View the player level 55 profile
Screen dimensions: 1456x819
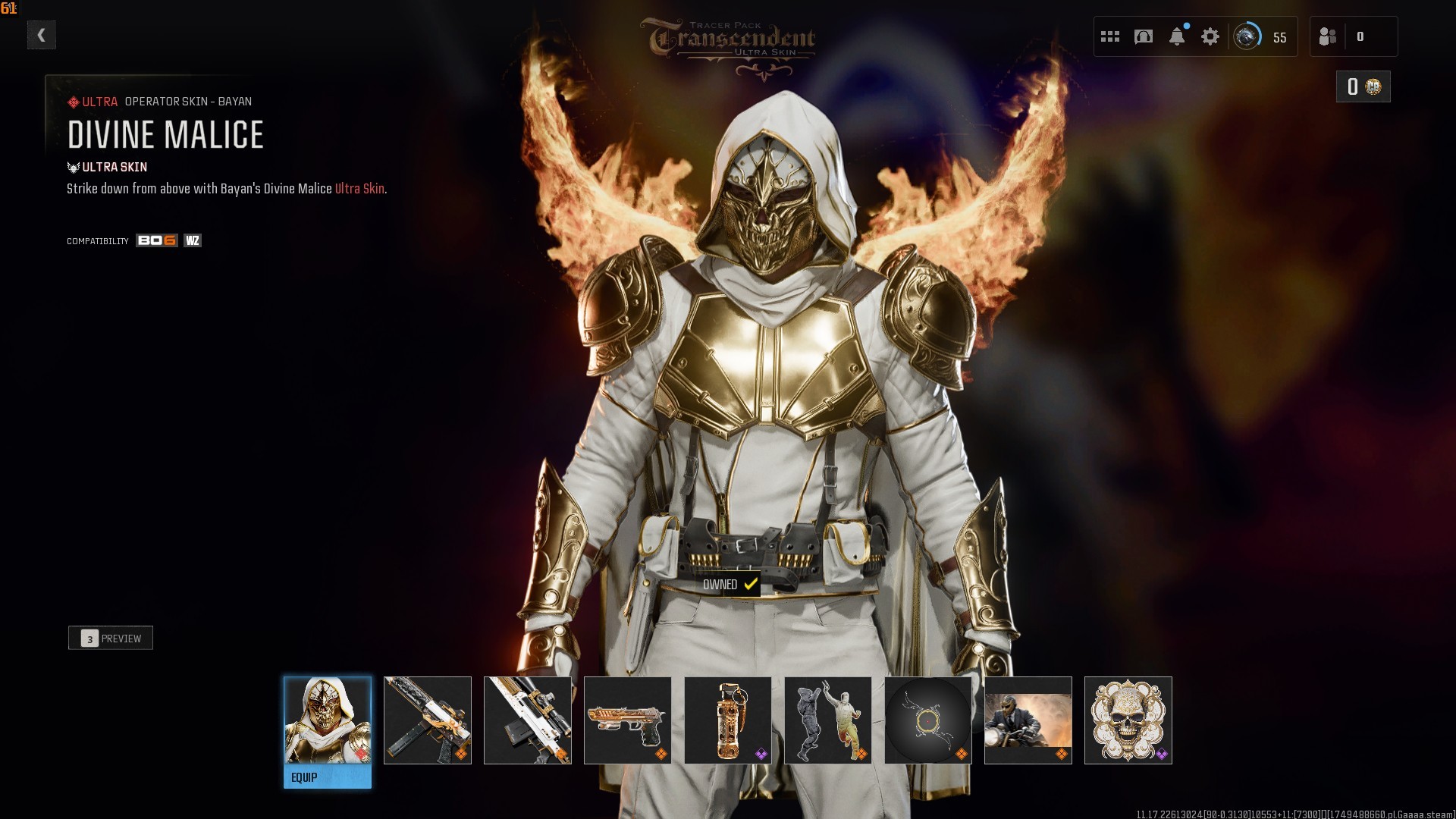point(1262,36)
